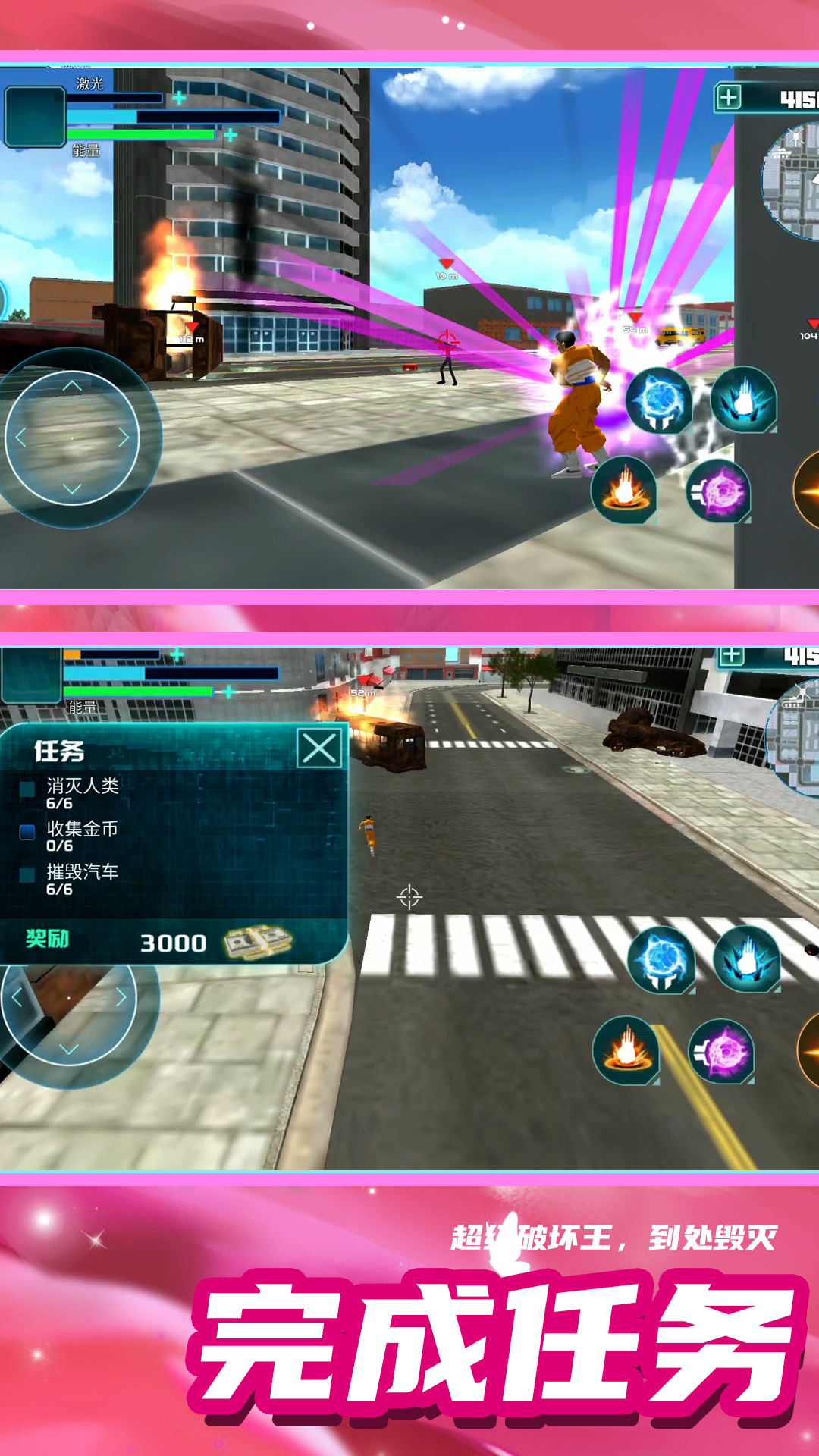The width and height of the screenshot is (819, 1456).
Task: Add energy with the plus beside the 能量 bar in upper screenshot
Action: coord(231,135)
